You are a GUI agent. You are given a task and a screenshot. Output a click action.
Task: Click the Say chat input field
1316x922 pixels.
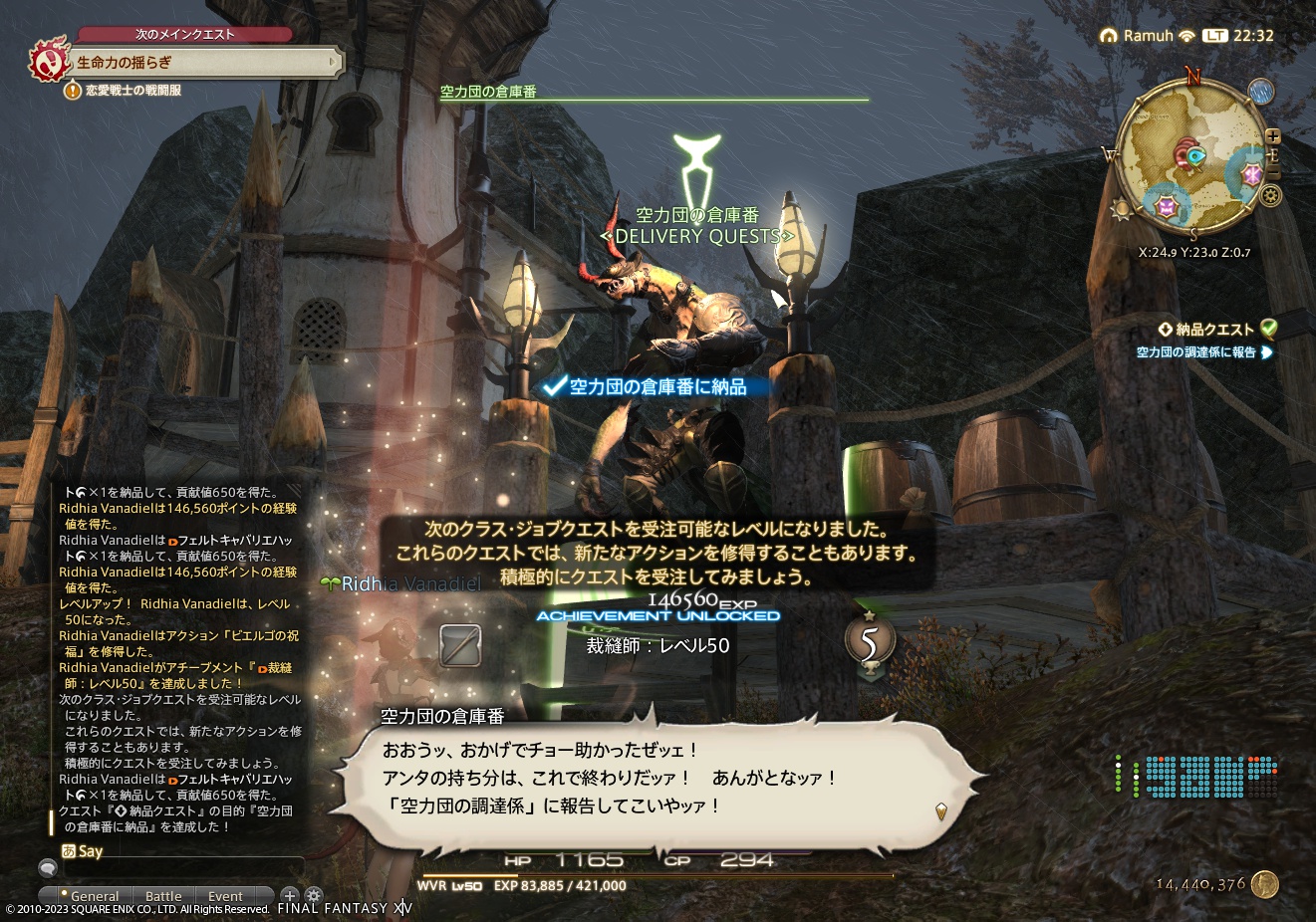click(x=182, y=867)
